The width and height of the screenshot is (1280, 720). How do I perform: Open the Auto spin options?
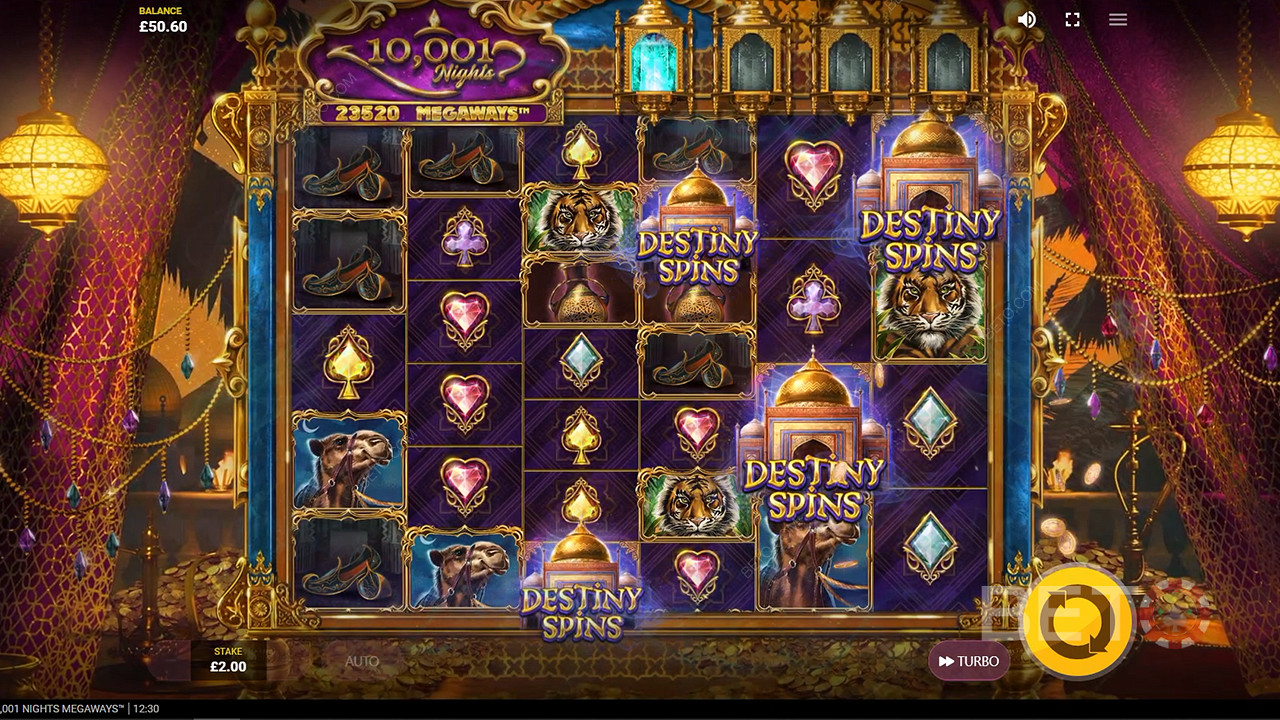(362, 661)
